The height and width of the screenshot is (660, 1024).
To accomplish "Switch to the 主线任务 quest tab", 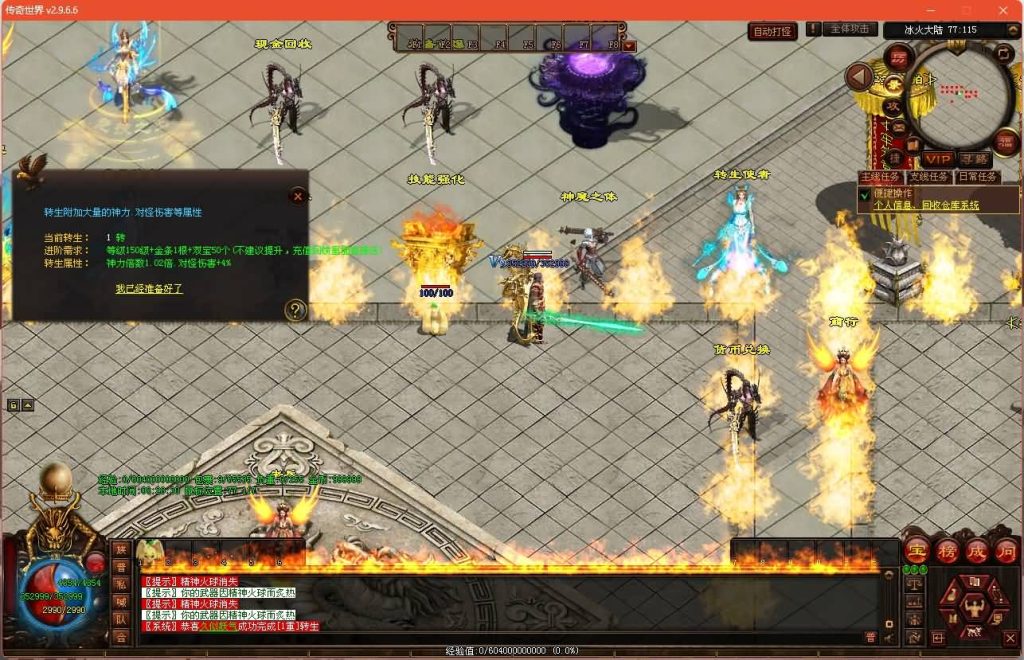I will 880,177.
